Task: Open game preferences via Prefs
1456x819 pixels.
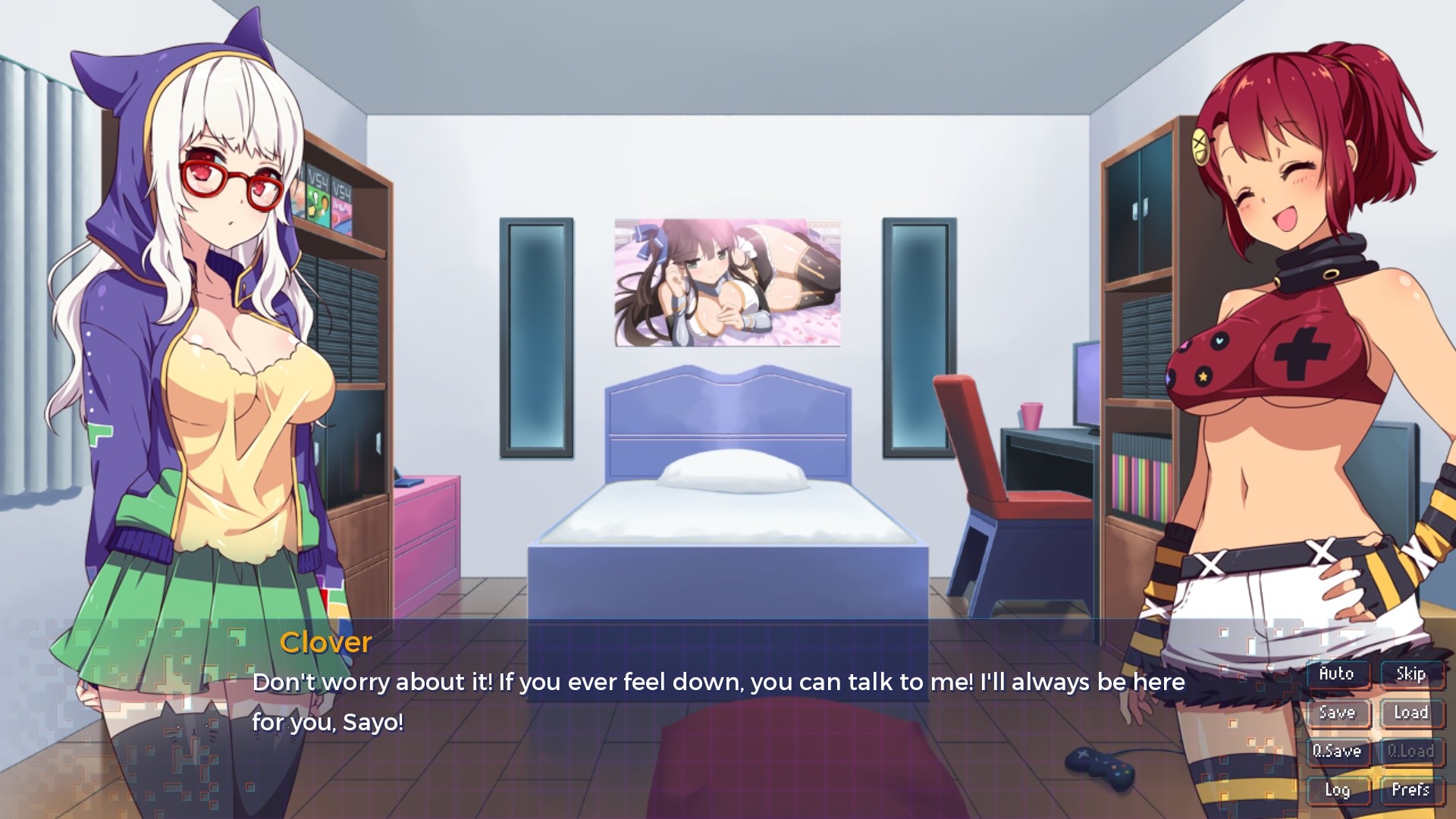Action: click(1410, 790)
